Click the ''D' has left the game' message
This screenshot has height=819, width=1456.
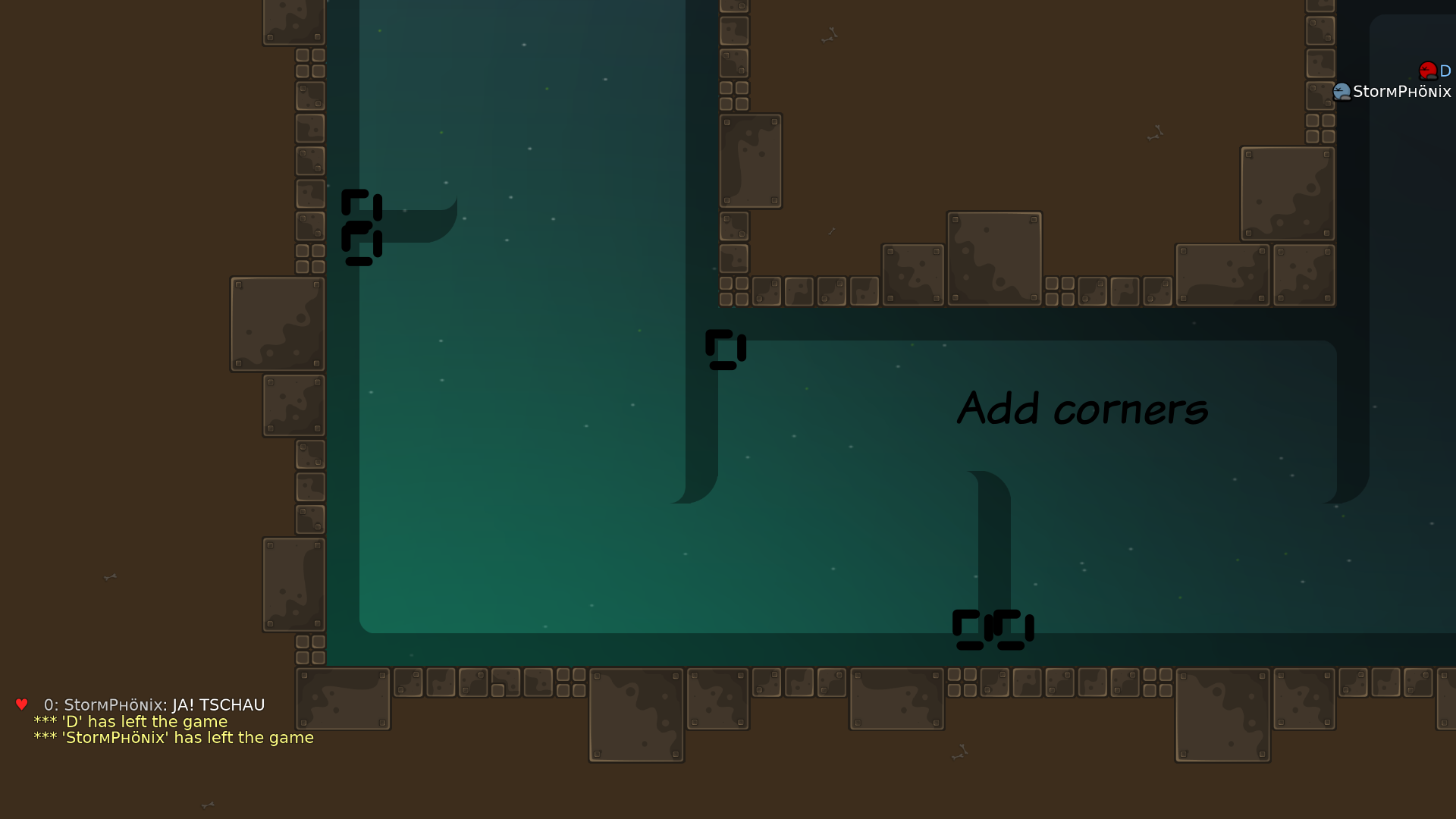(x=129, y=721)
